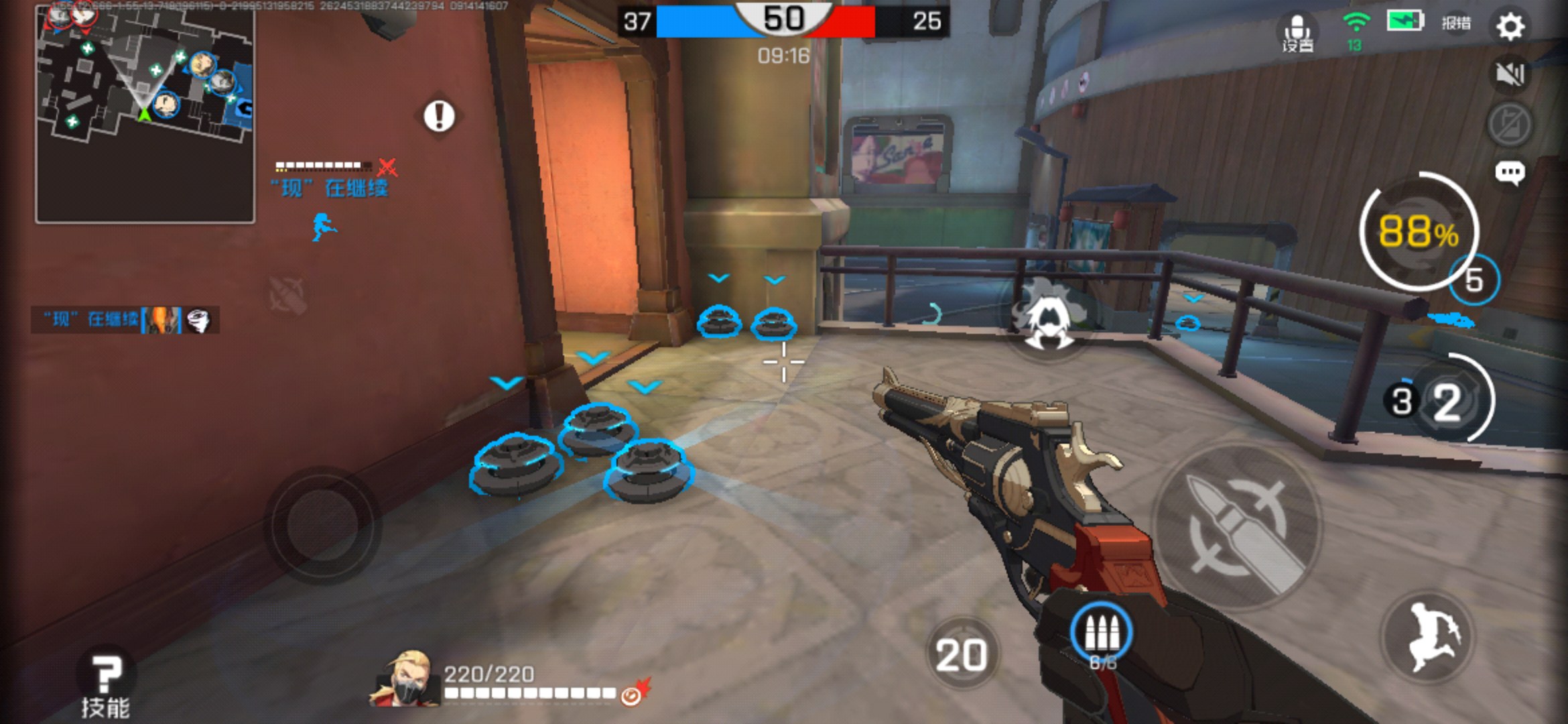
Task: Tap the crossed-out circle icon below speaker
Action: point(1510,124)
